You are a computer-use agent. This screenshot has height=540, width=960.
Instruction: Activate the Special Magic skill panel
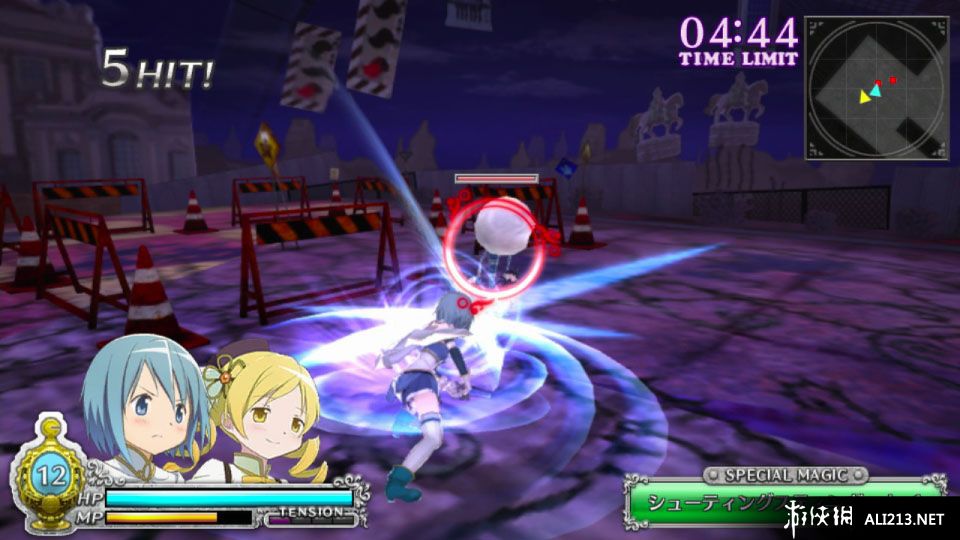coord(784,499)
